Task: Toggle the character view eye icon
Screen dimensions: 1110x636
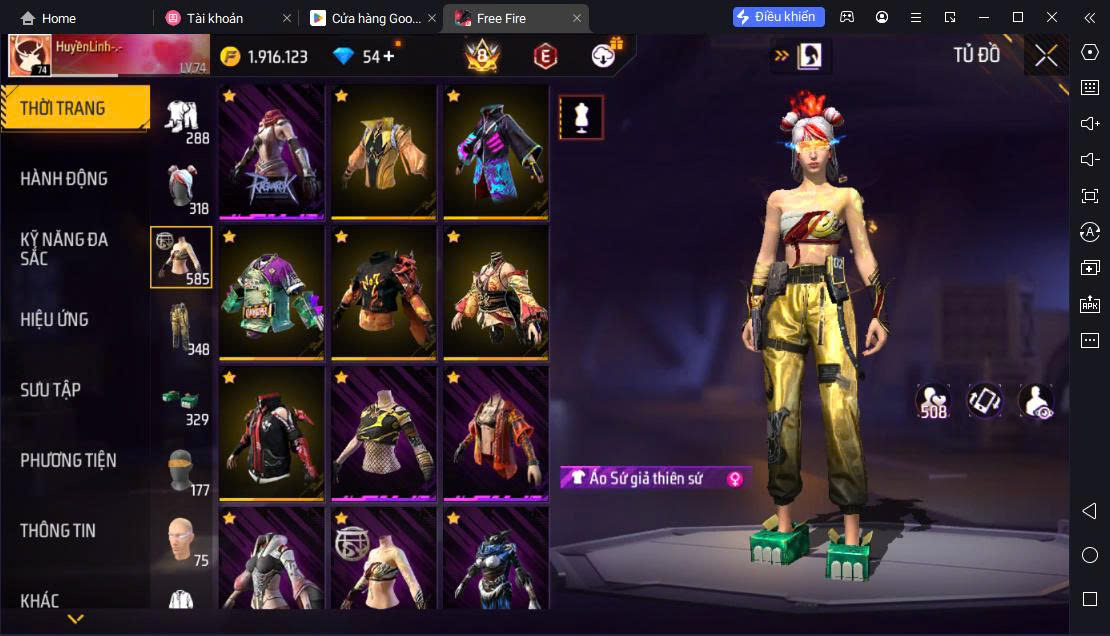Action: pos(1035,401)
